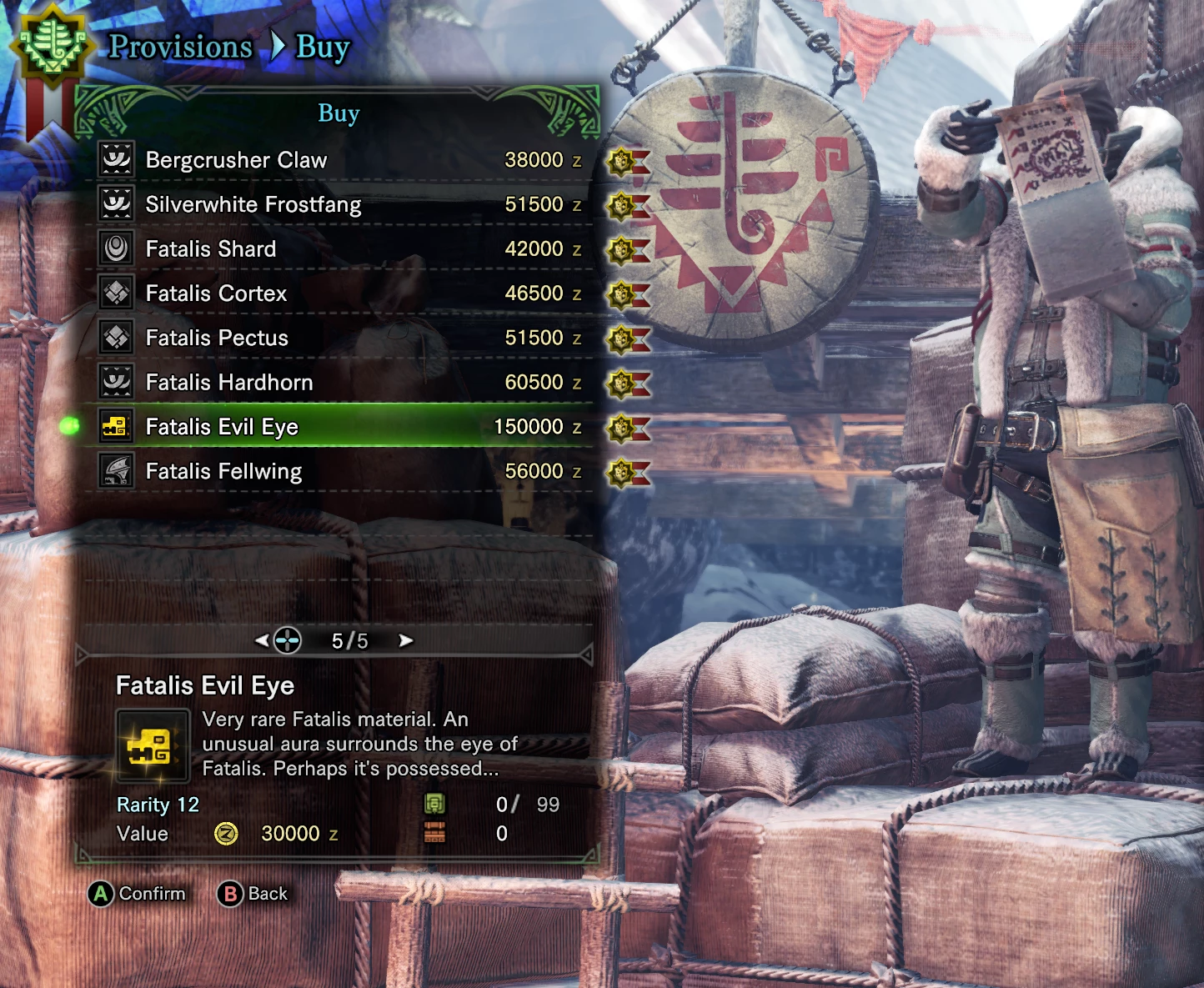Choose Fatalis Hardhorn from the list

click(x=229, y=383)
